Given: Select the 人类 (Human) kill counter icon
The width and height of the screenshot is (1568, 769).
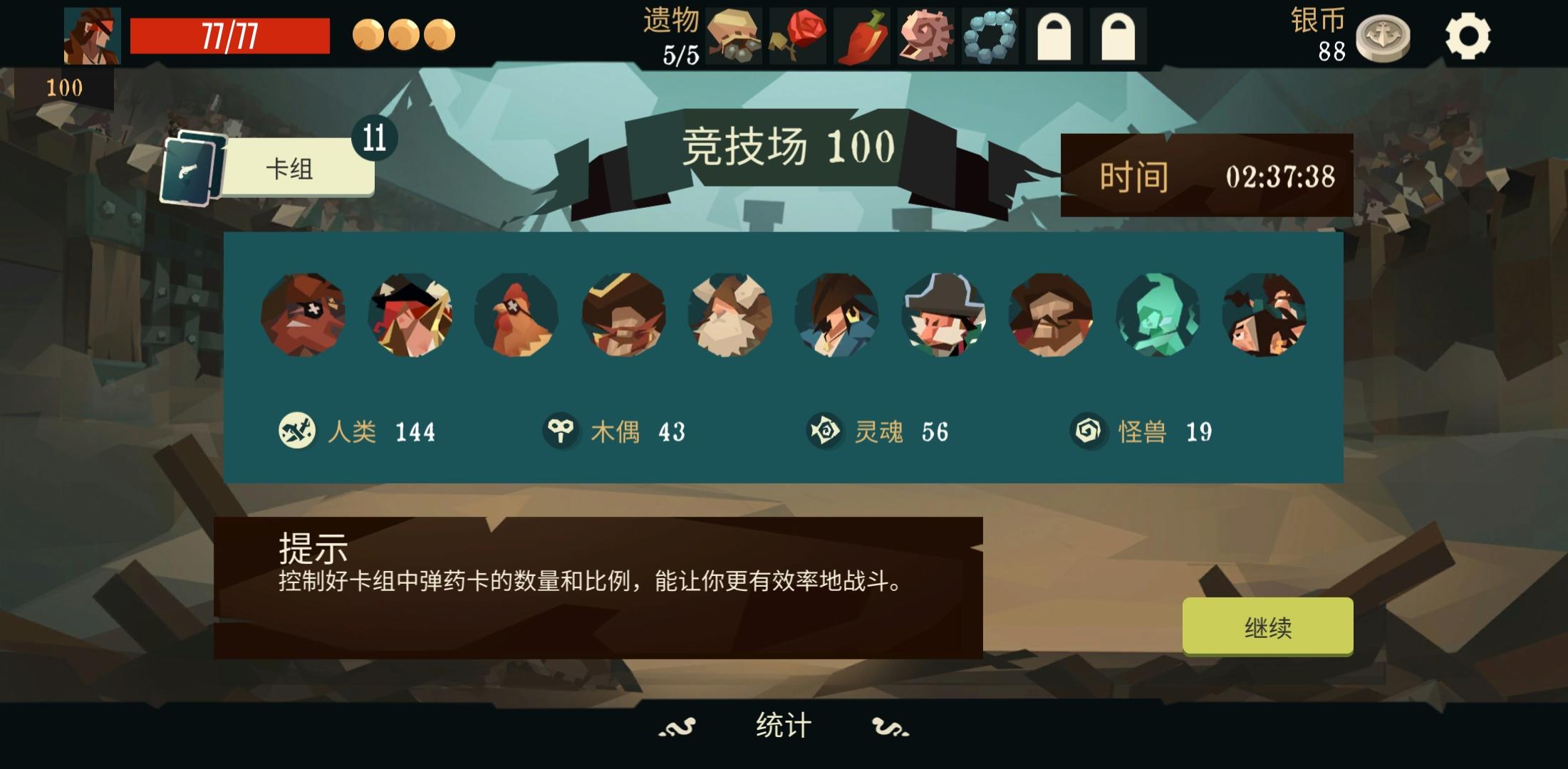Looking at the screenshot, I should [x=297, y=430].
